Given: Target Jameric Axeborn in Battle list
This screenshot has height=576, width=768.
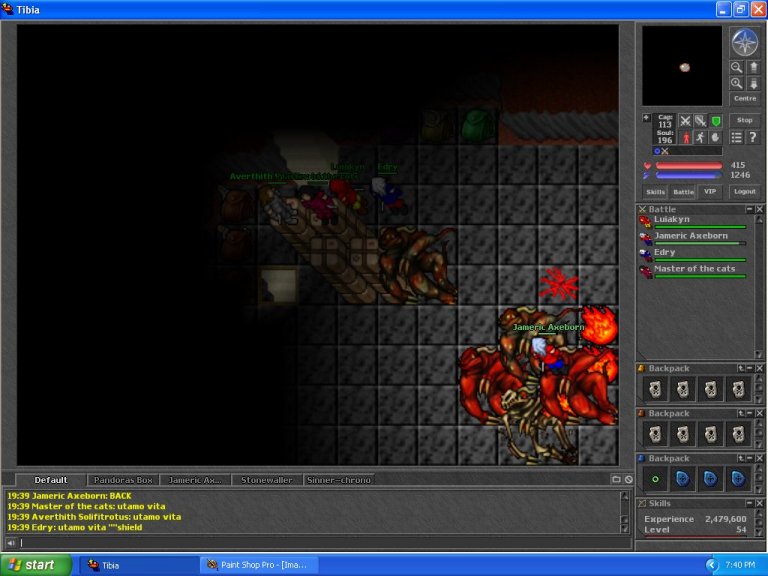Looking at the screenshot, I should pyautogui.click(x=691, y=236).
